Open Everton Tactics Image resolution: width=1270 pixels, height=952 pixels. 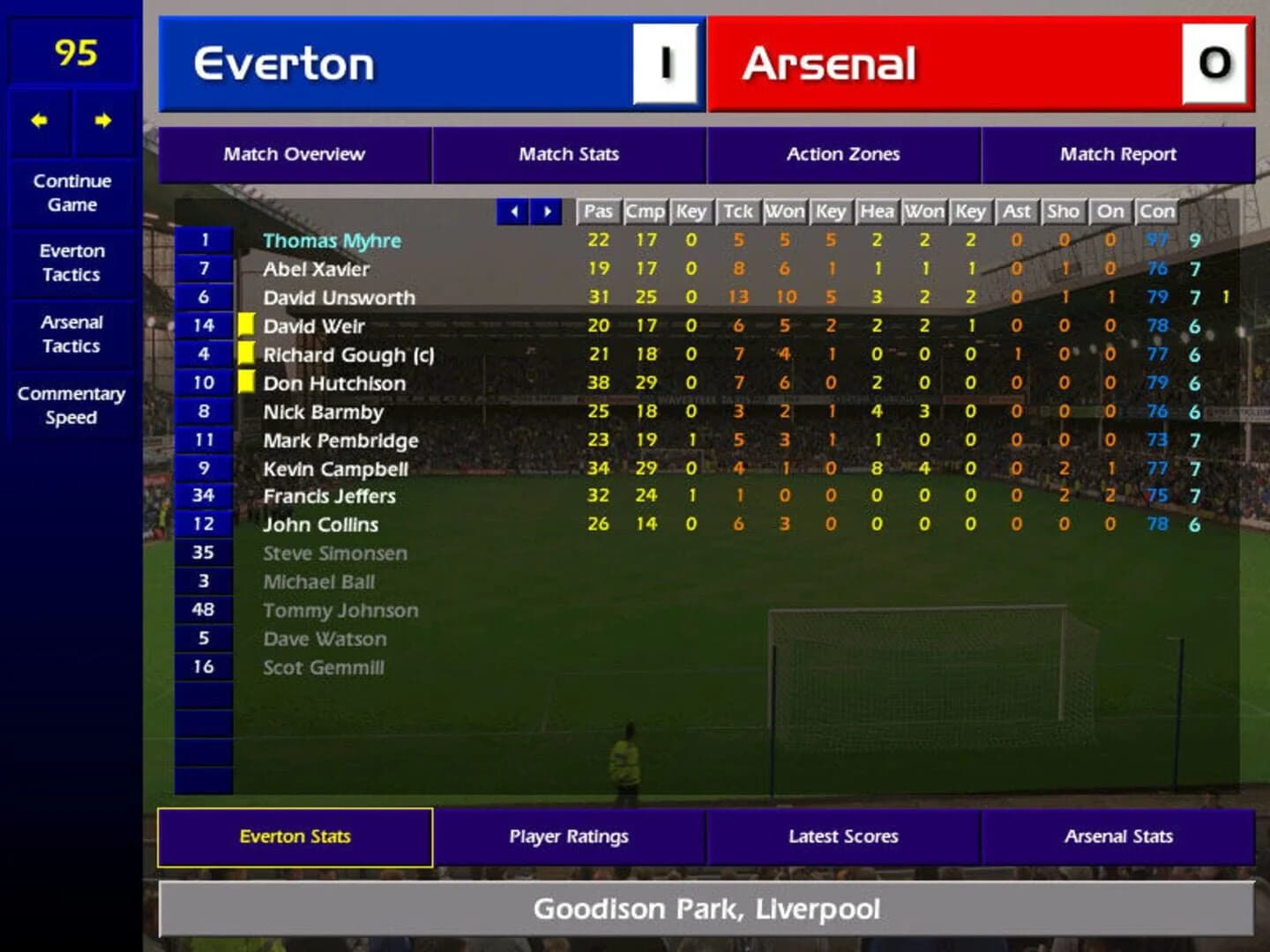[x=71, y=263]
